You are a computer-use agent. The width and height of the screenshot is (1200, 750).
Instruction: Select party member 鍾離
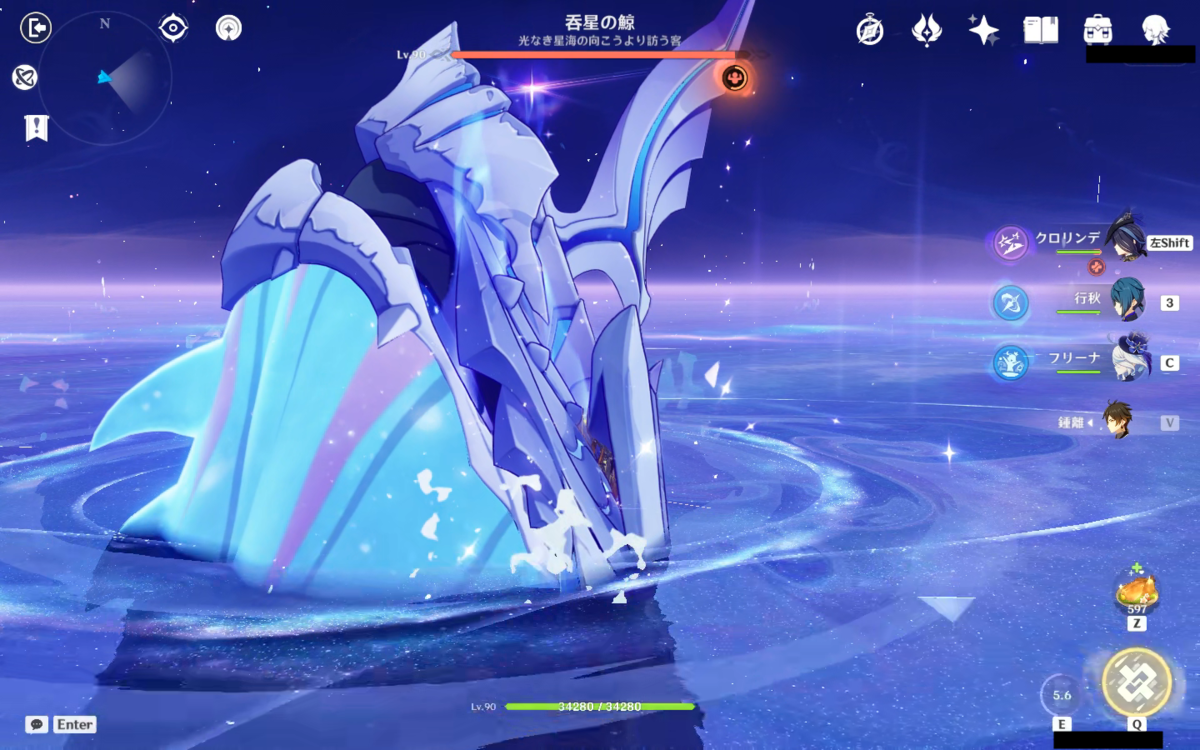pyautogui.click(x=1118, y=421)
